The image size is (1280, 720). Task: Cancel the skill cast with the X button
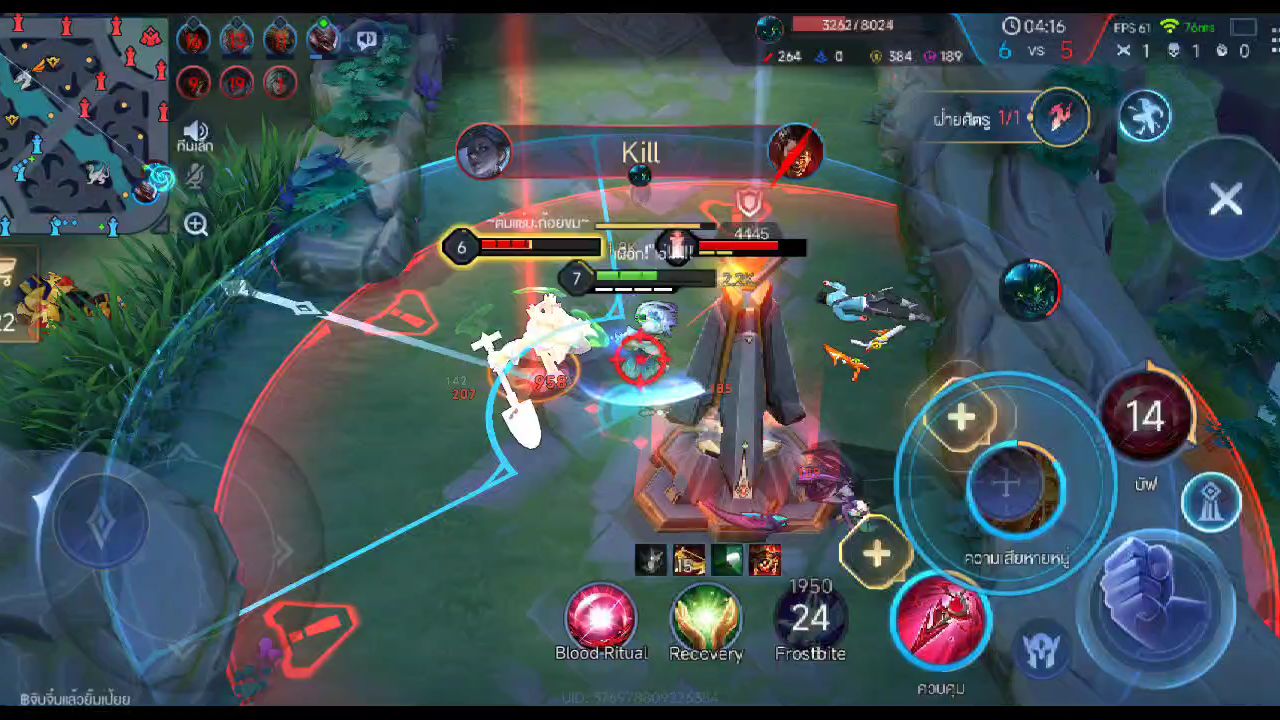(1225, 199)
